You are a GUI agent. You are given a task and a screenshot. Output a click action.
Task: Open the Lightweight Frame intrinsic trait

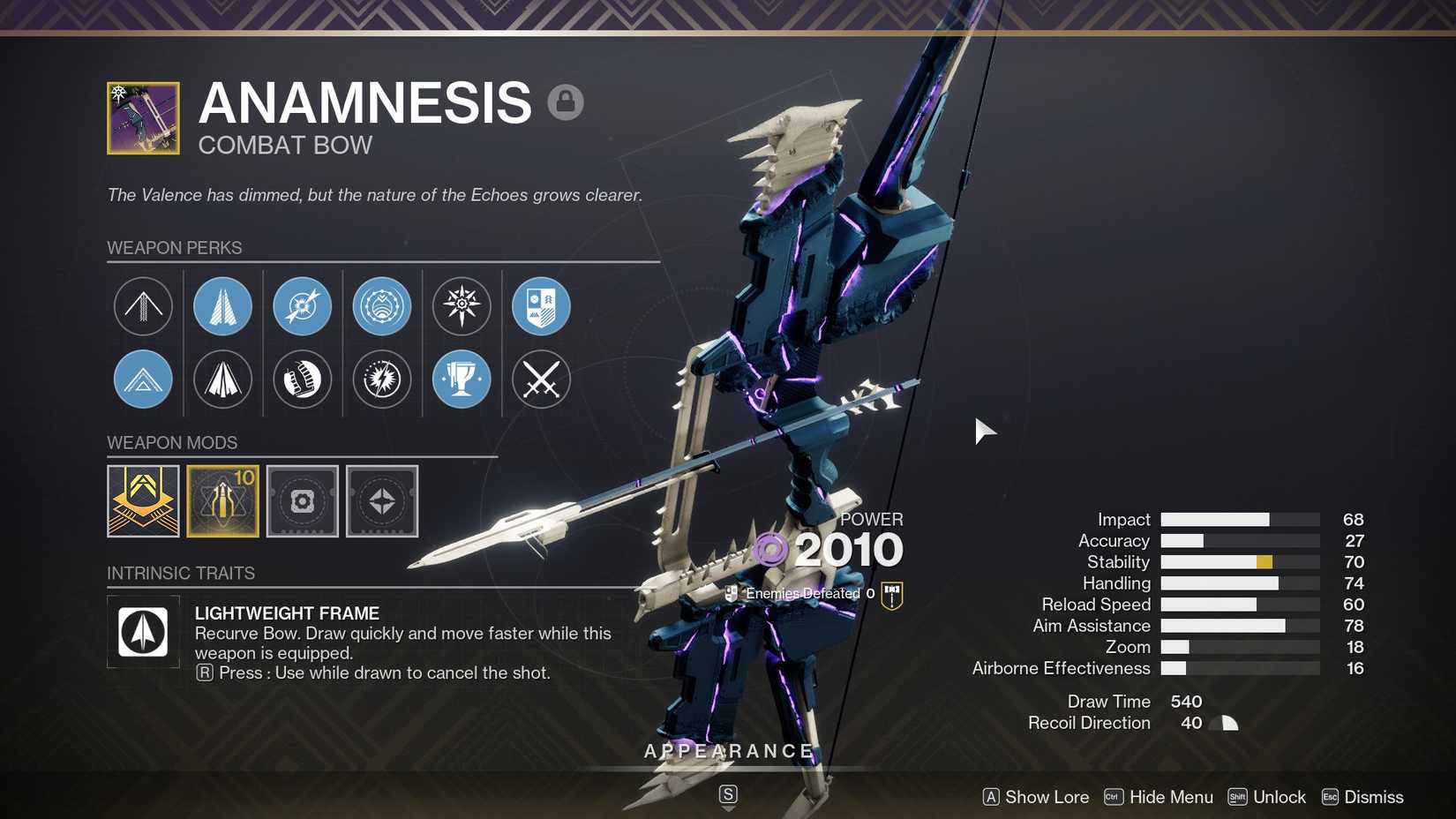[143, 631]
